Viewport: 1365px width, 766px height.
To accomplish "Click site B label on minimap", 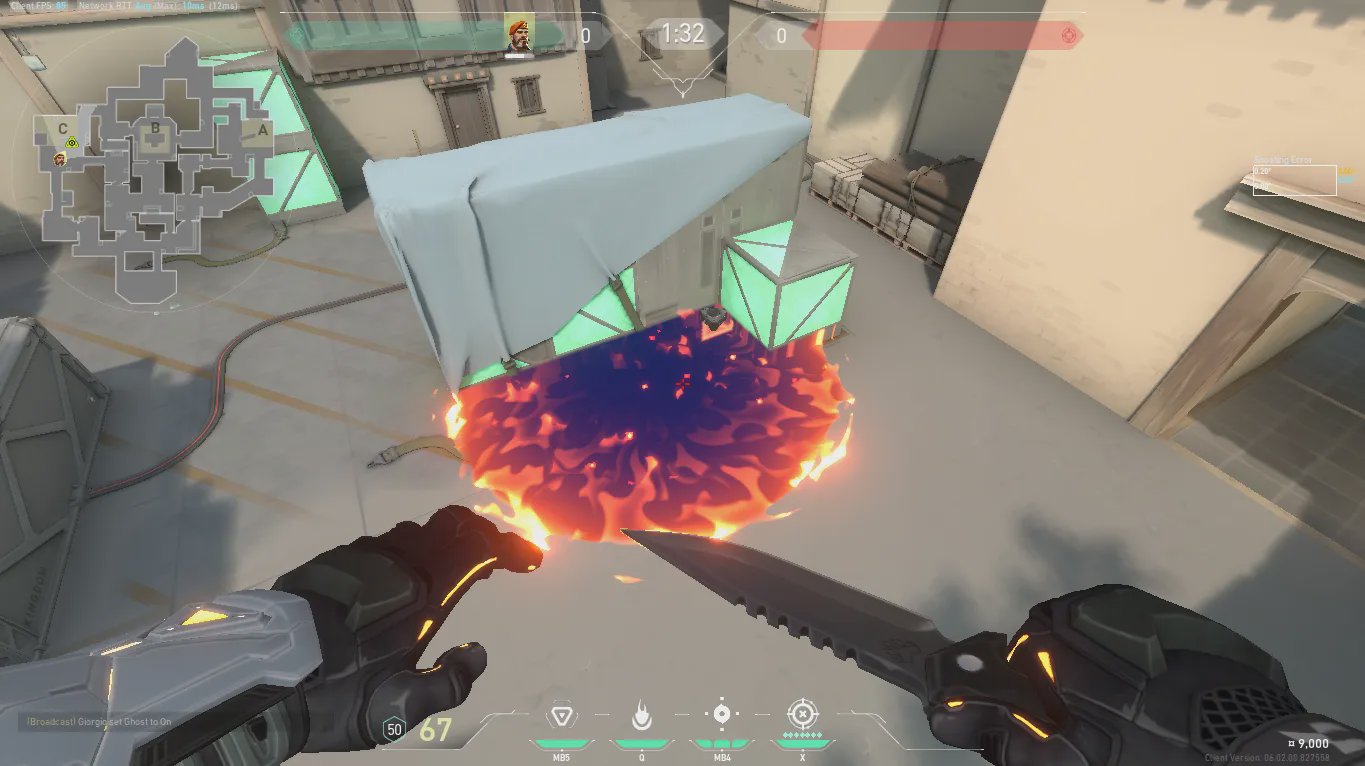I will coord(155,128).
